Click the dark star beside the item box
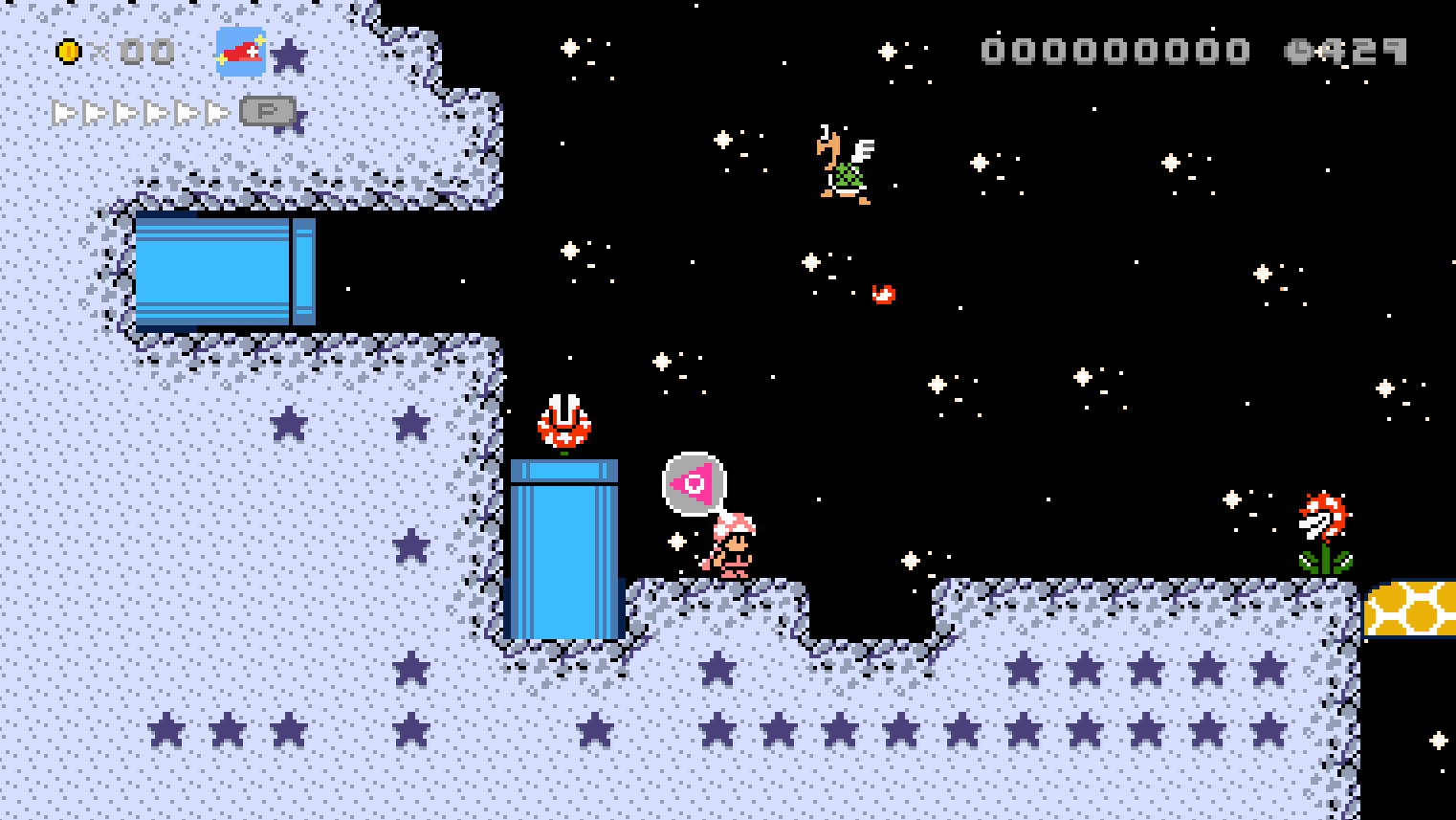 287,55
